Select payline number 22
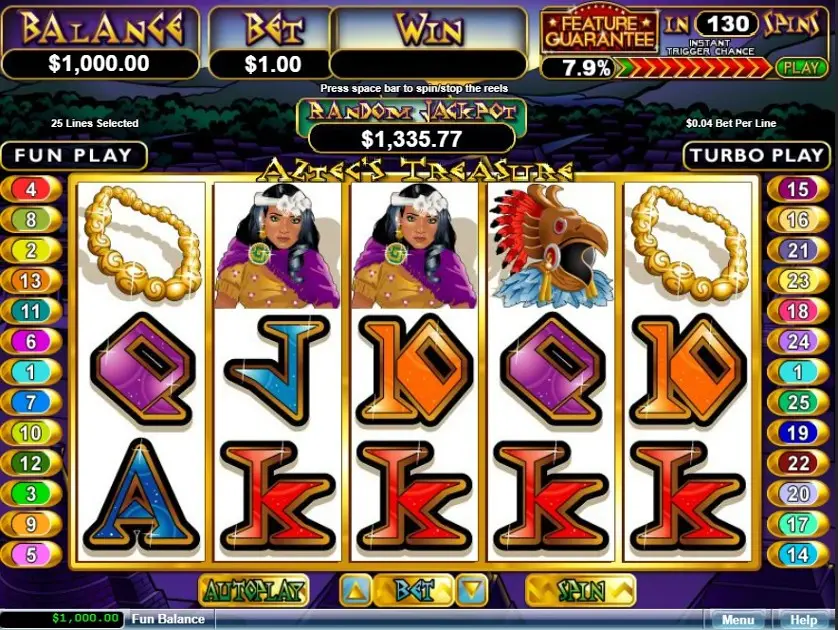 (797, 463)
